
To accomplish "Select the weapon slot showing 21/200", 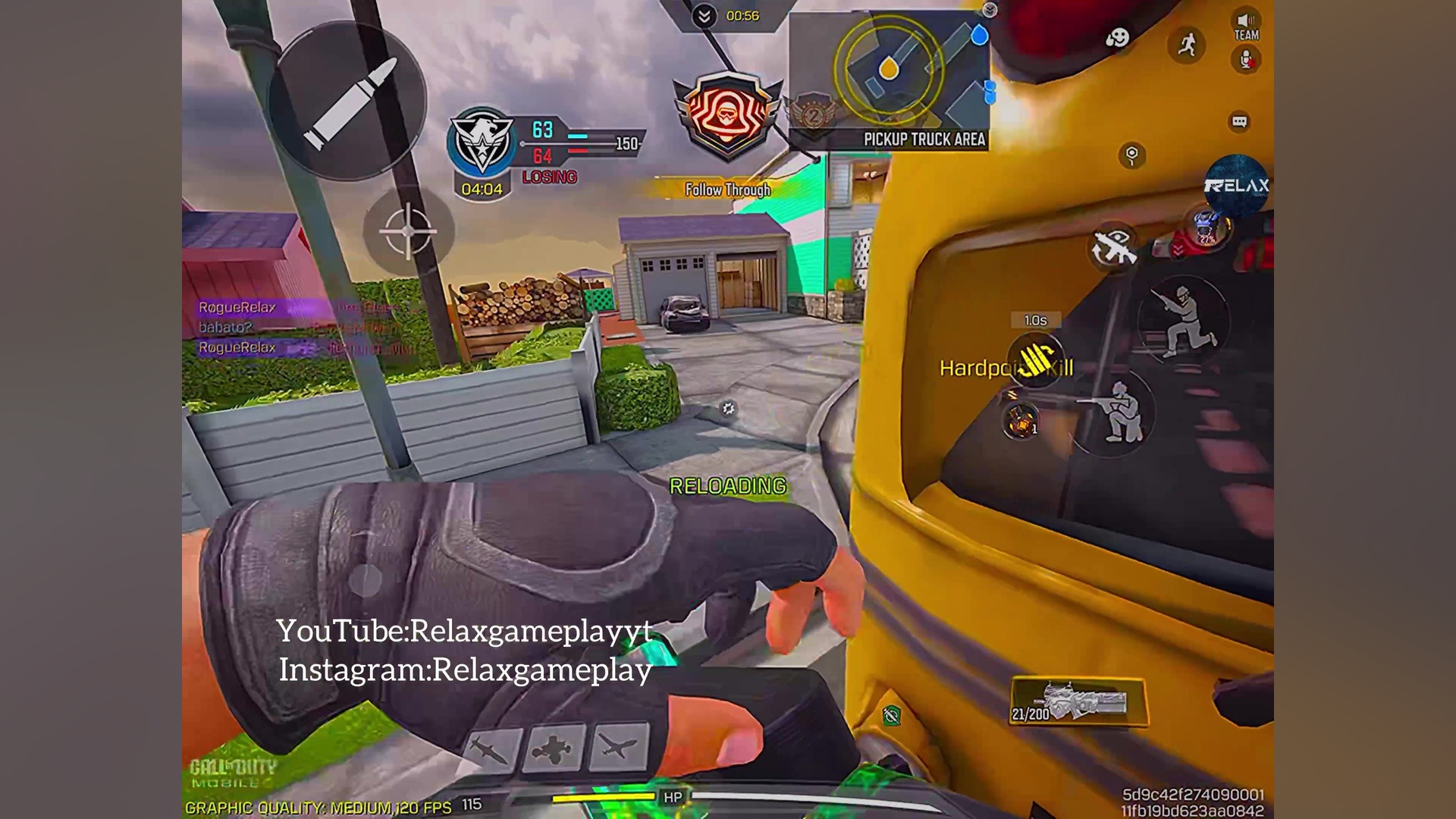I will click(x=1078, y=702).
